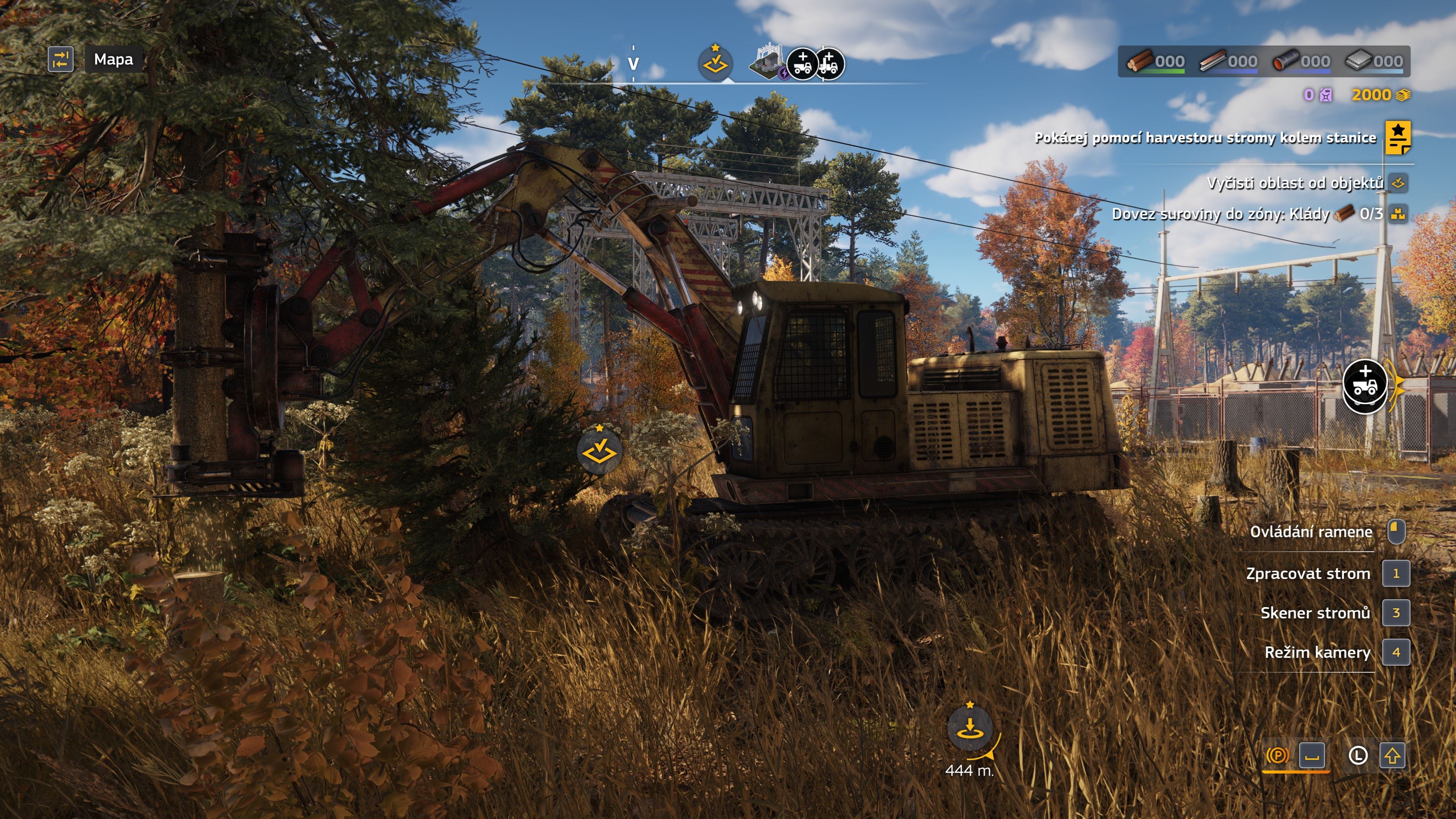The image size is (1456, 819).
Task: Click the power station icon on the compass
Action: tap(767, 62)
